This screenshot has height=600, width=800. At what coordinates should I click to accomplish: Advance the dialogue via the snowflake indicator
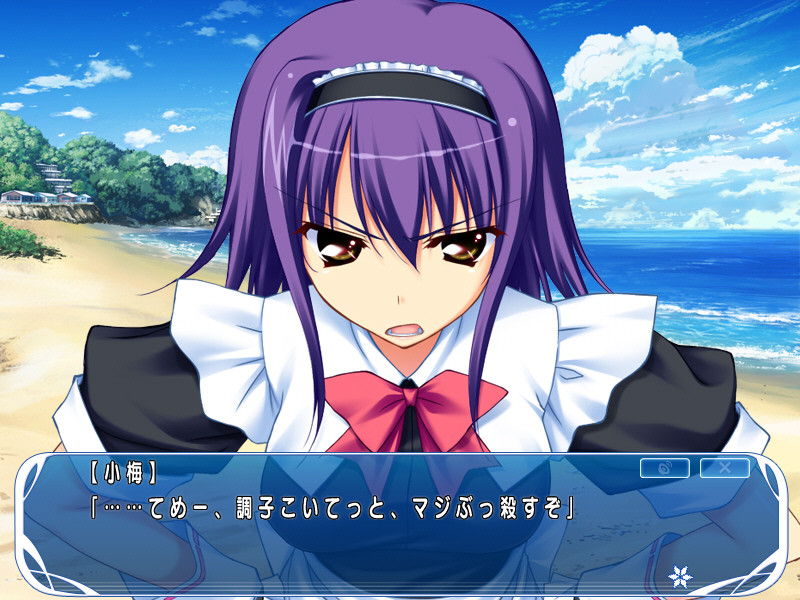pyautogui.click(x=681, y=576)
